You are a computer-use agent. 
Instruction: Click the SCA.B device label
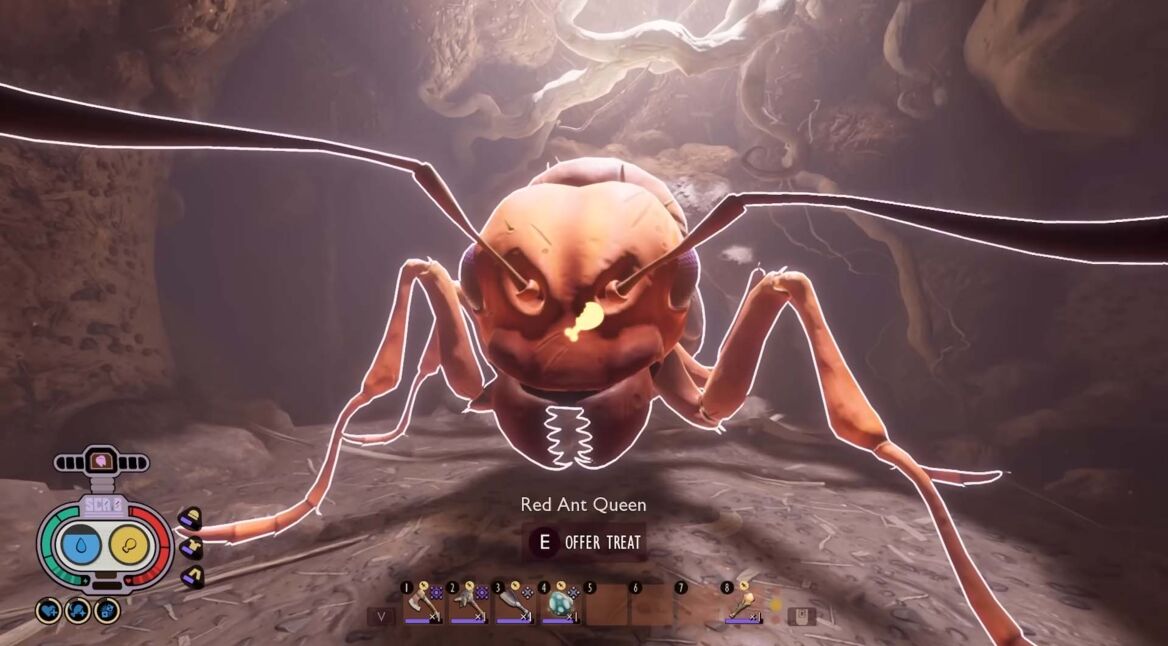[x=103, y=505]
